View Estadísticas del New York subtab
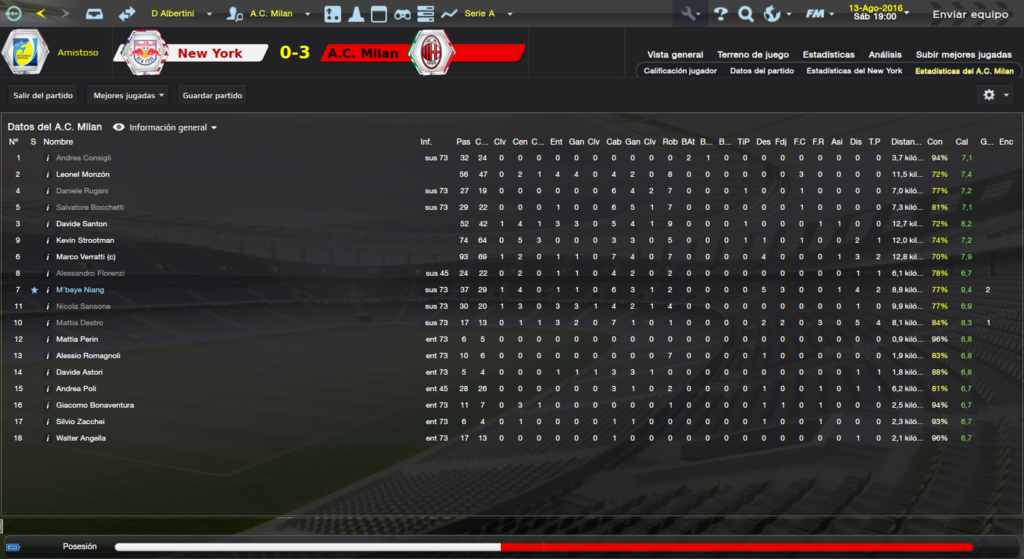This screenshot has width=1024, height=559. (x=854, y=71)
